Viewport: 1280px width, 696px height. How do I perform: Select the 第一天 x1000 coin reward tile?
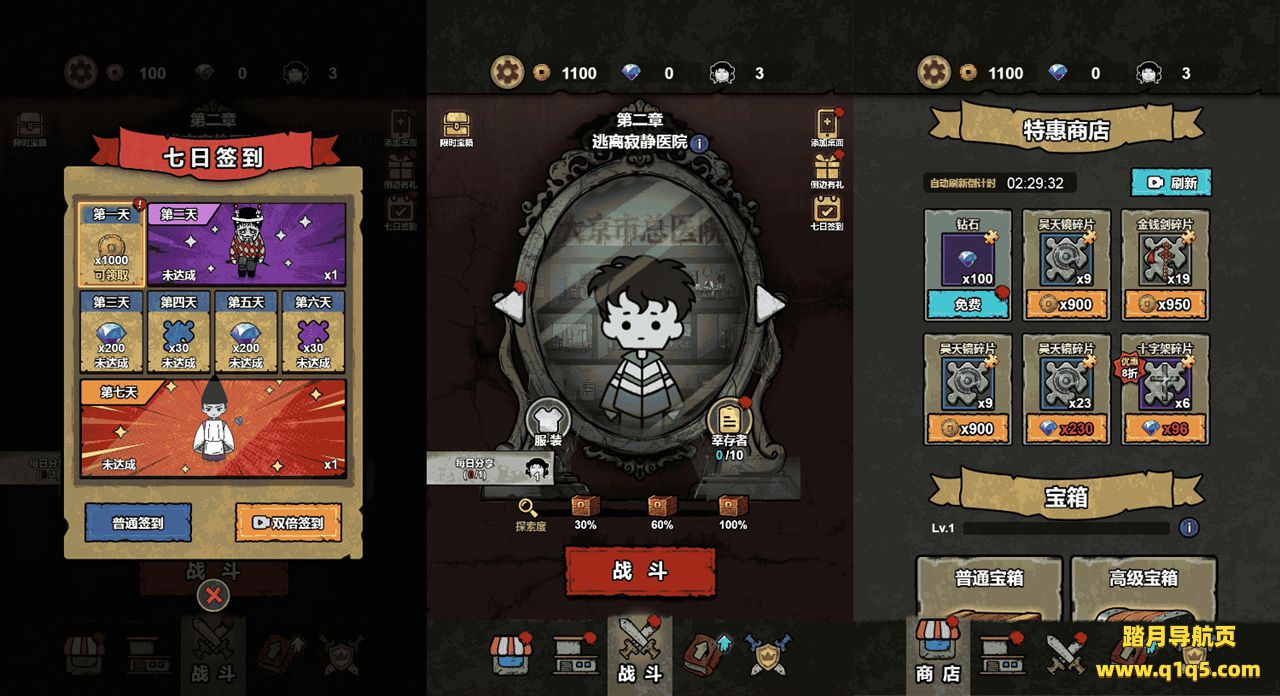click(x=111, y=245)
